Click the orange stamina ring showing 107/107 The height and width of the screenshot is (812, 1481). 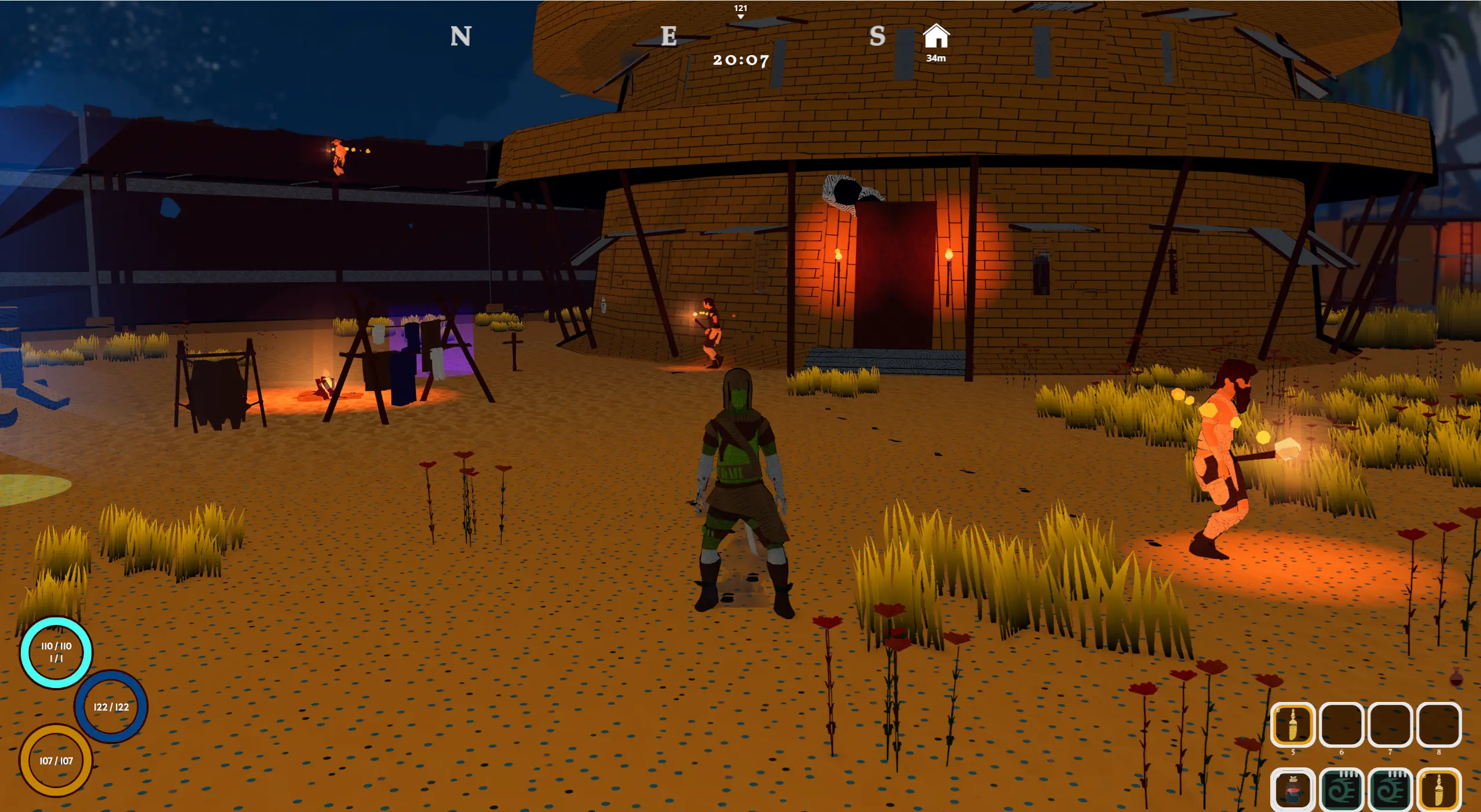tap(55, 762)
